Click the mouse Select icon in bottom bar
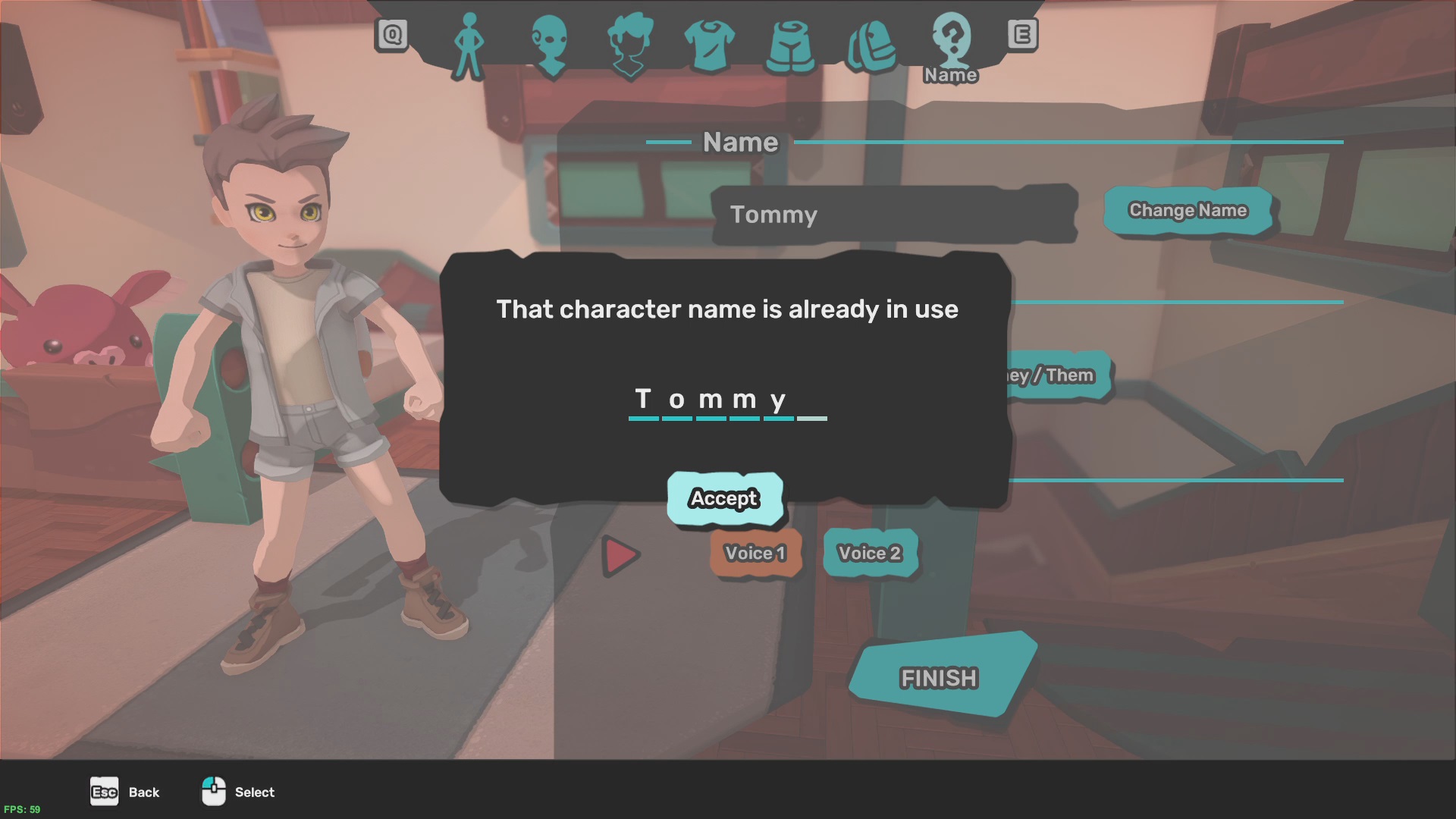 [x=215, y=792]
